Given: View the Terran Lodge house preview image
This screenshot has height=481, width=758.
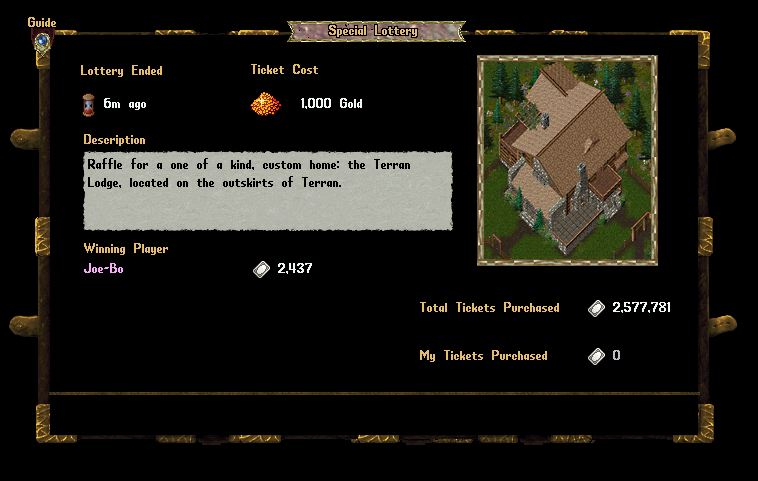Looking at the screenshot, I should pyautogui.click(x=566, y=160).
